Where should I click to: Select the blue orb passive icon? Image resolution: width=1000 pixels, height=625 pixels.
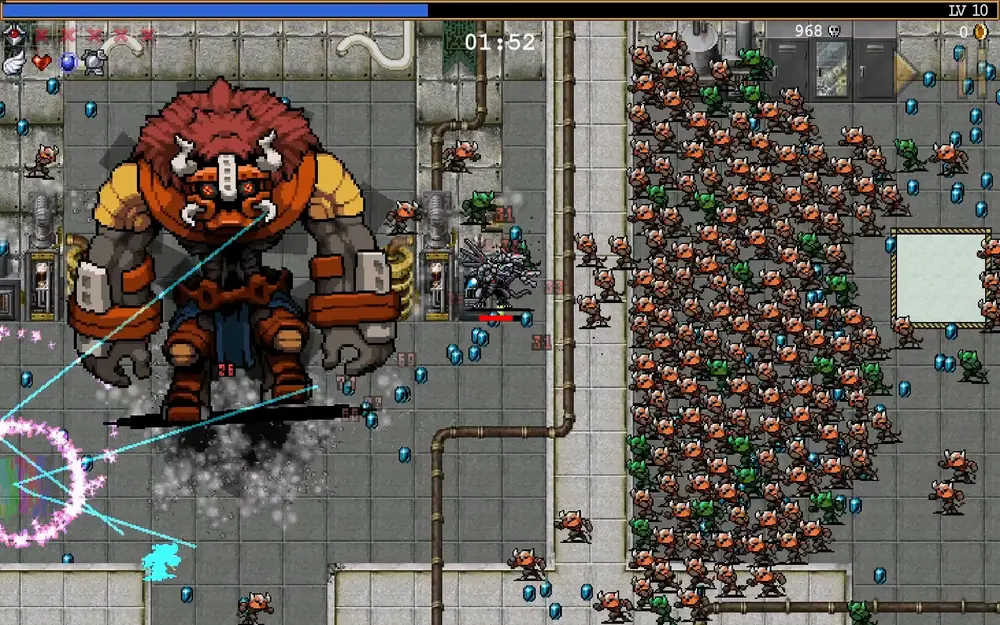click(x=68, y=62)
